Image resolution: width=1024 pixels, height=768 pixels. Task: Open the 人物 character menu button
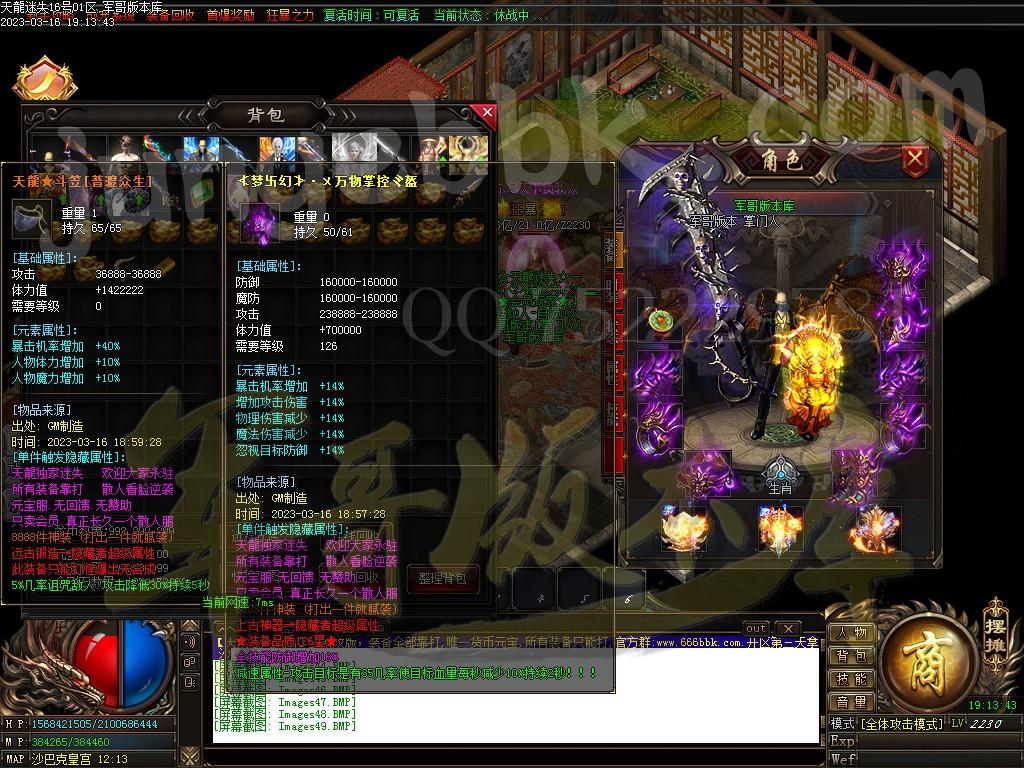852,634
